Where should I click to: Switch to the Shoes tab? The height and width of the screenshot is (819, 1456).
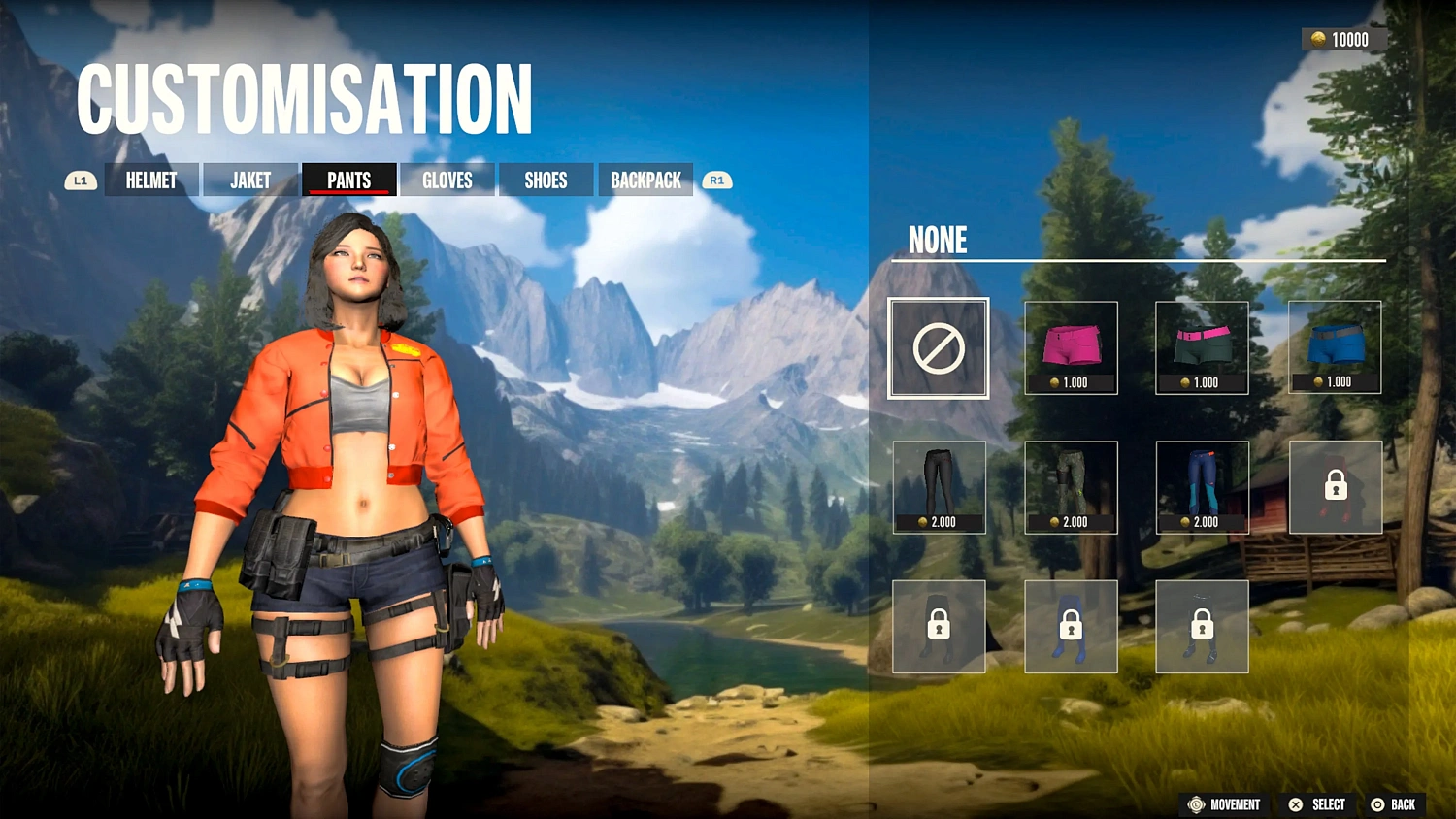click(x=546, y=180)
